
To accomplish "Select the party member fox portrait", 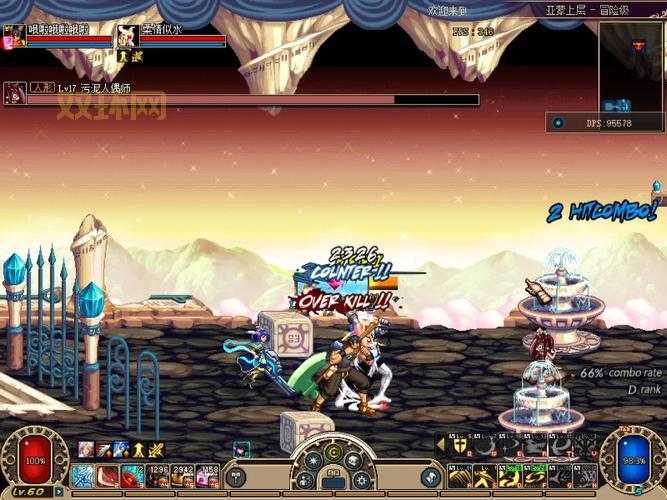I will coord(127,37).
